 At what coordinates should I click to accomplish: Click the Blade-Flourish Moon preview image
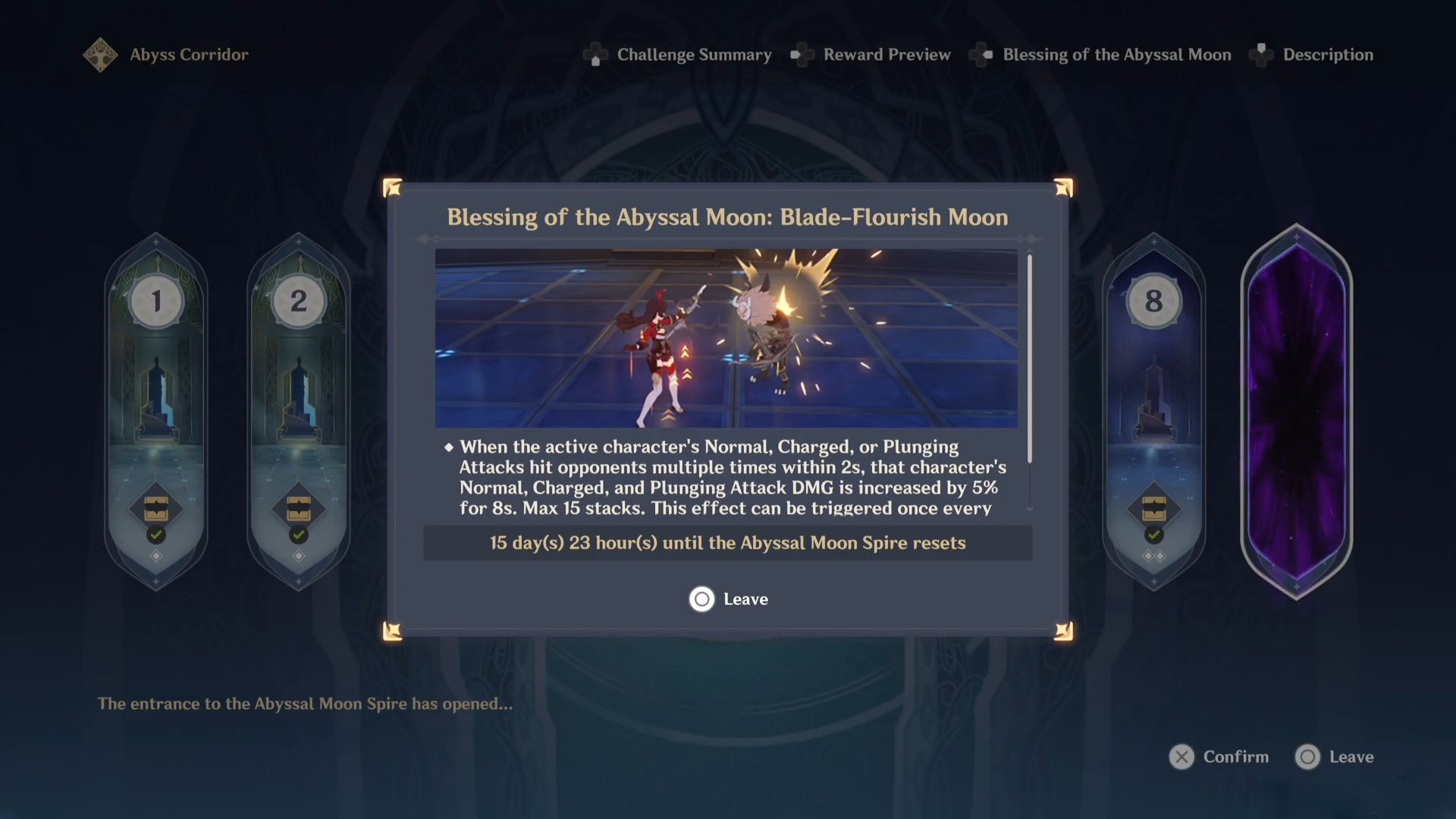pyautogui.click(x=726, y=338)
